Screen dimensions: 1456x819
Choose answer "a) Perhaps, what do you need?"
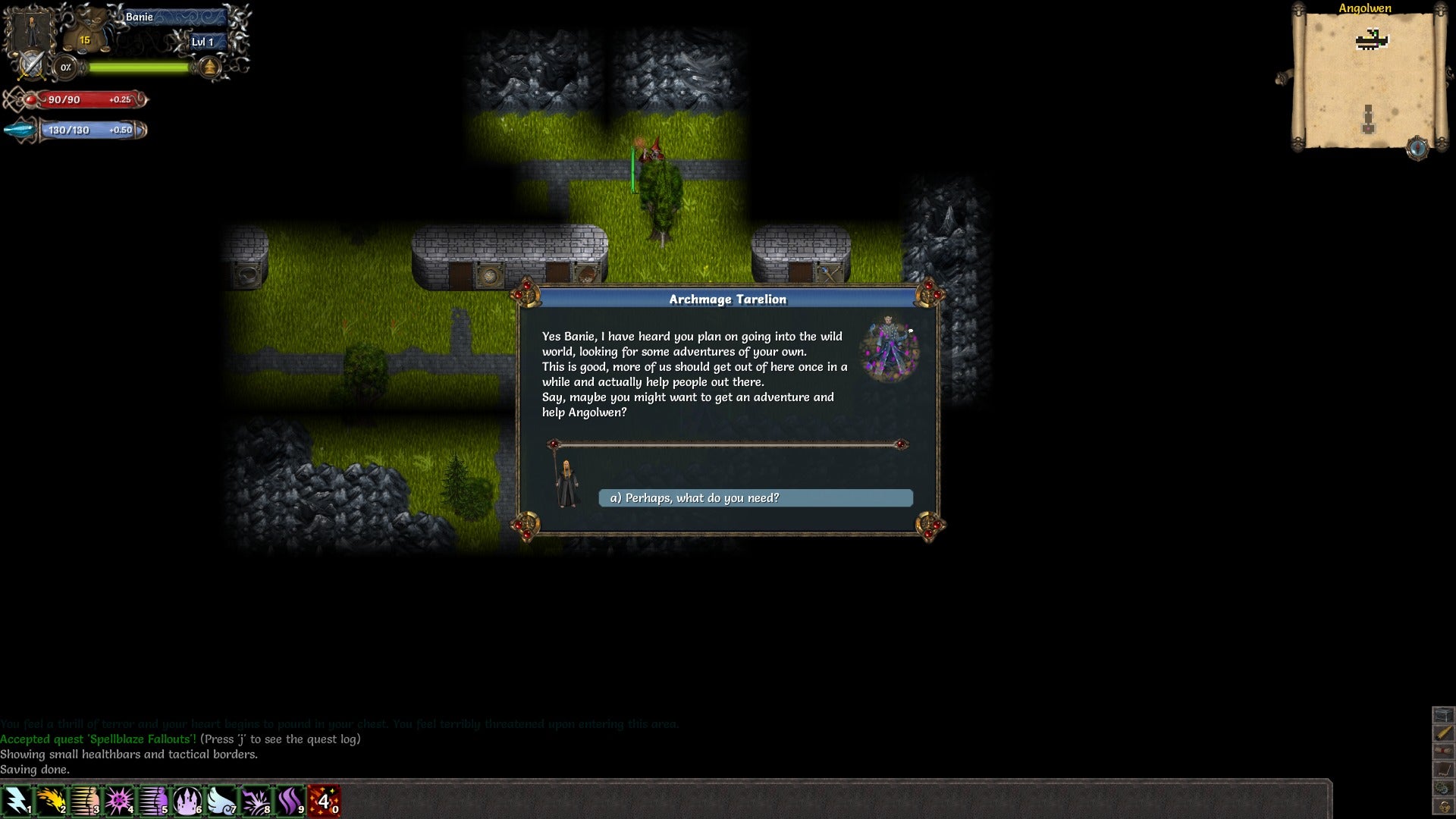pos(755,498)
